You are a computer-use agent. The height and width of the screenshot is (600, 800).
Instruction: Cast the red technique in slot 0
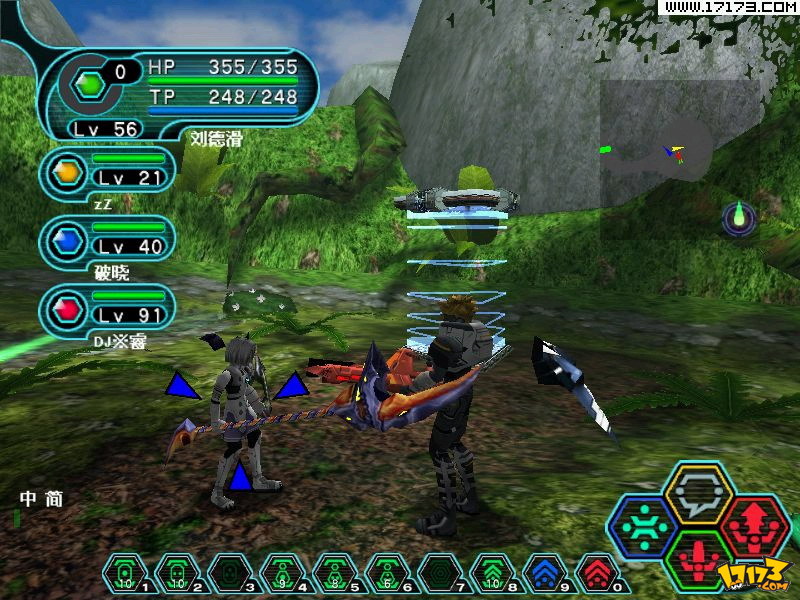tap(596, 573)
